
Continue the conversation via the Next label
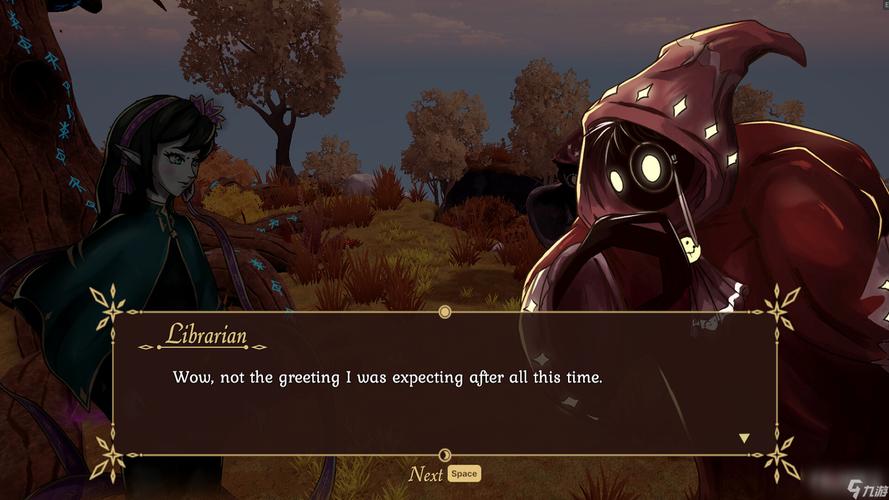click(426, 474)
